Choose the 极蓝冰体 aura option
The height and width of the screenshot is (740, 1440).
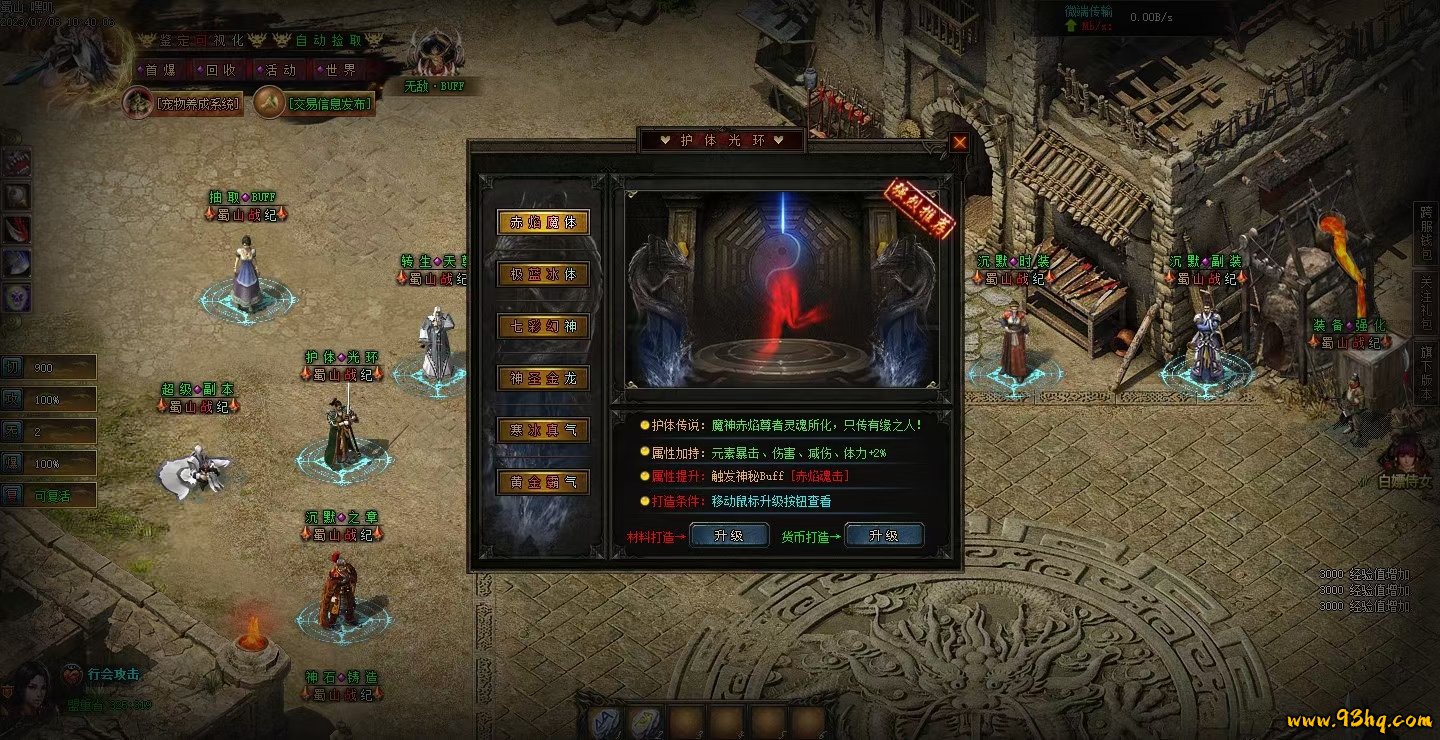(543, 274)
